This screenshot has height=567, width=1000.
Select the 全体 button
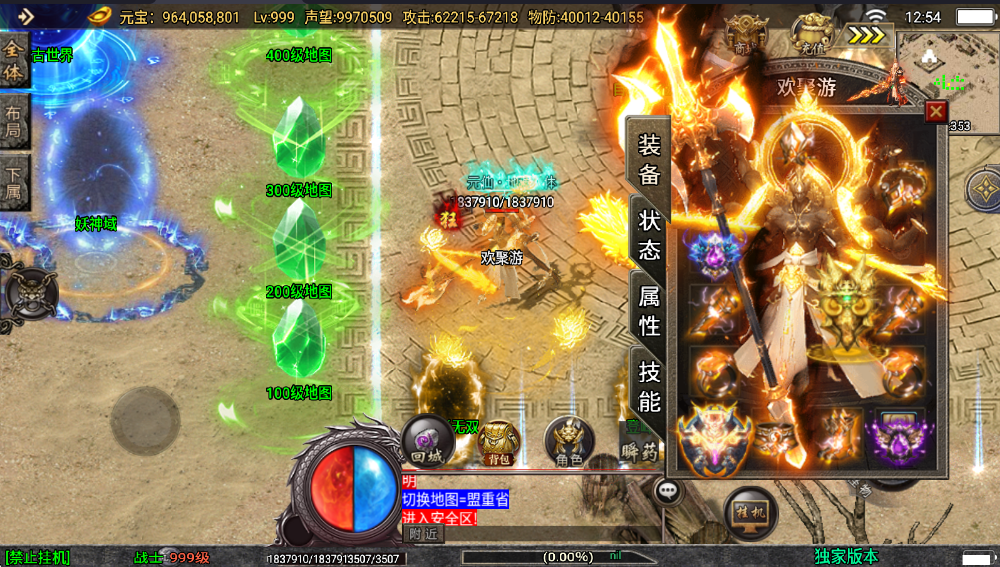click(x=15, y=60)
